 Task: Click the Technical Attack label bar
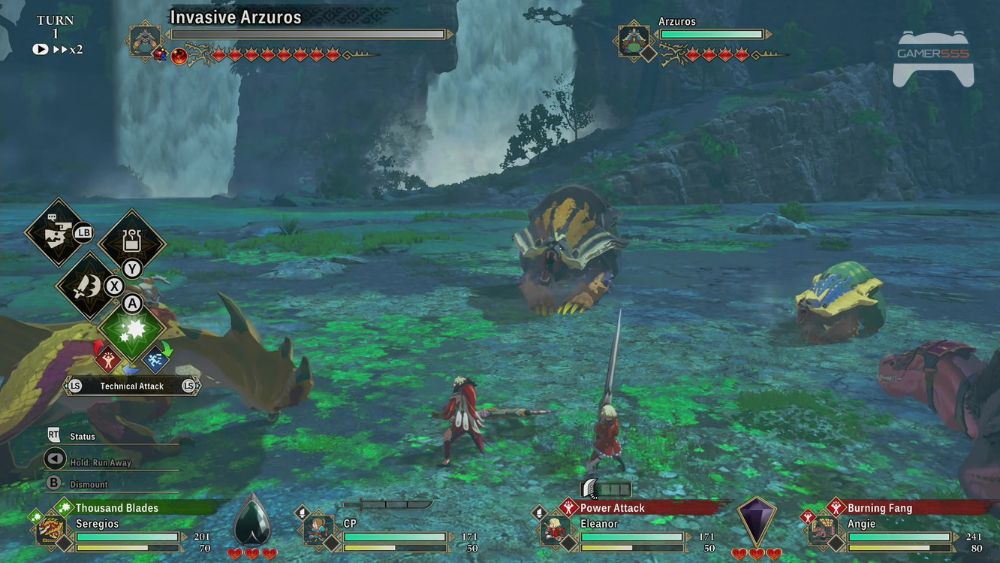[131, 386]
